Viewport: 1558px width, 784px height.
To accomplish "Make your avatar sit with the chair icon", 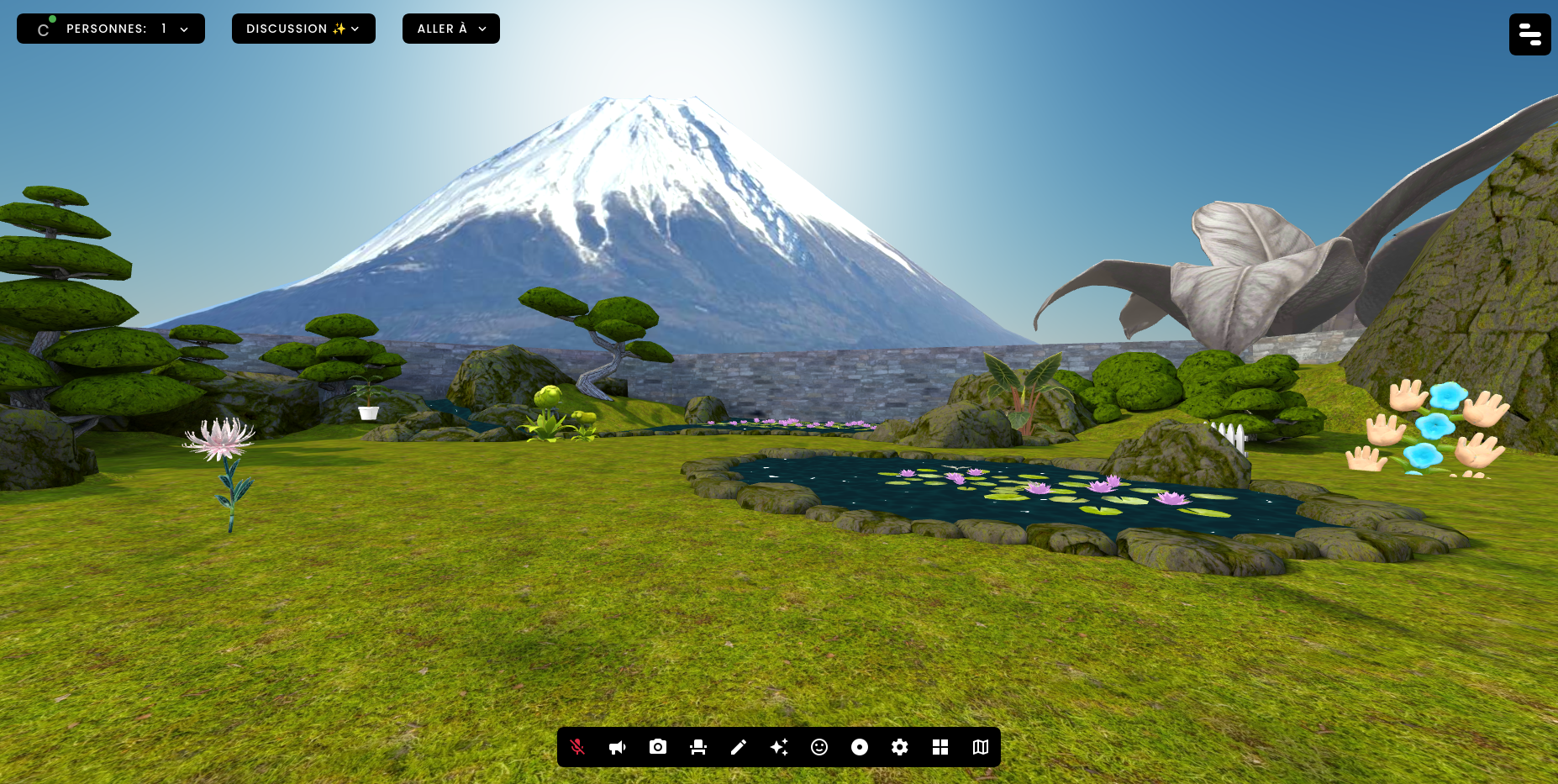I will pyautogui.click(x=698, y=747).
